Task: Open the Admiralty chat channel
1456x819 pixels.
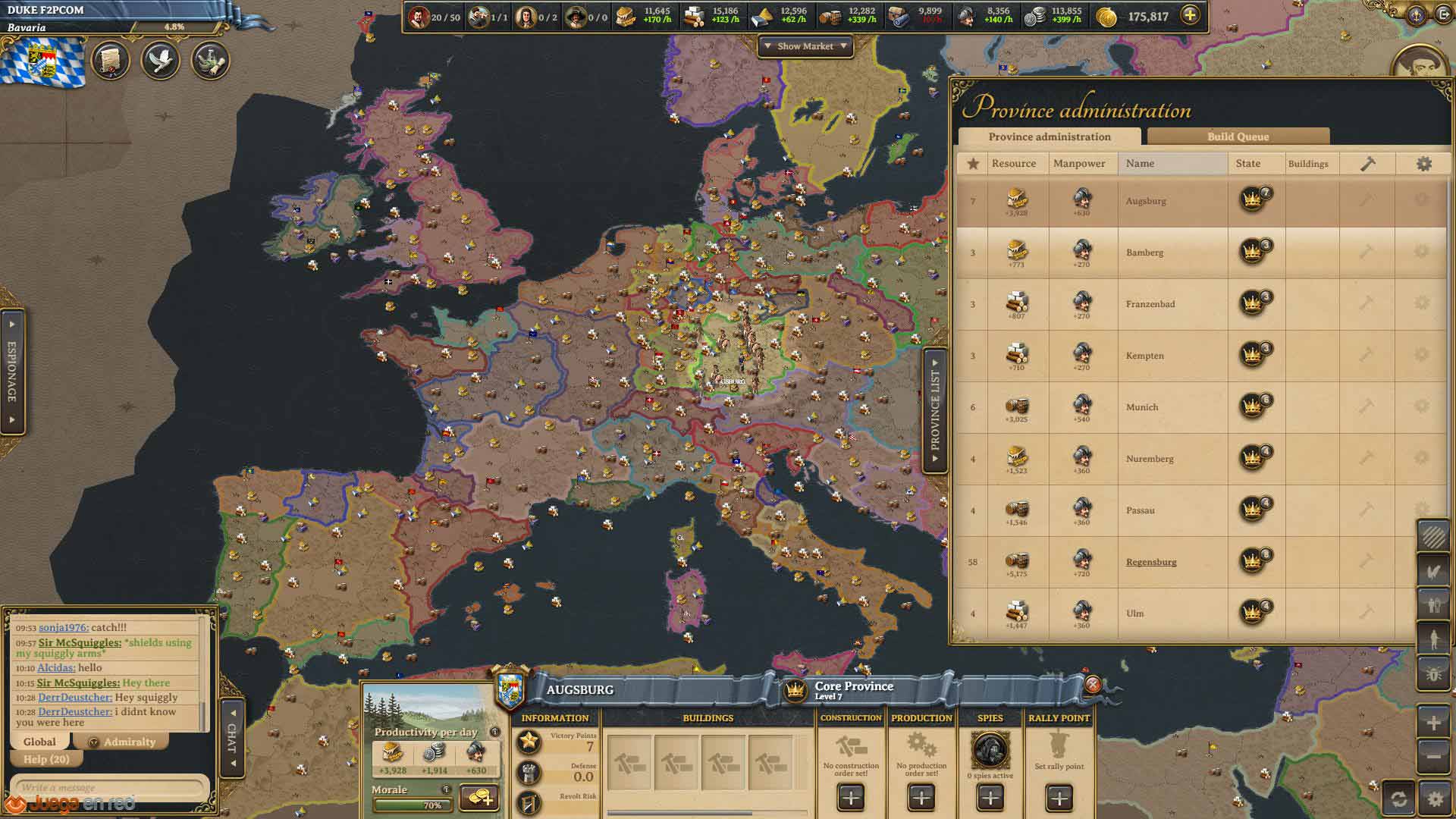Action: [x=128, y=742]
